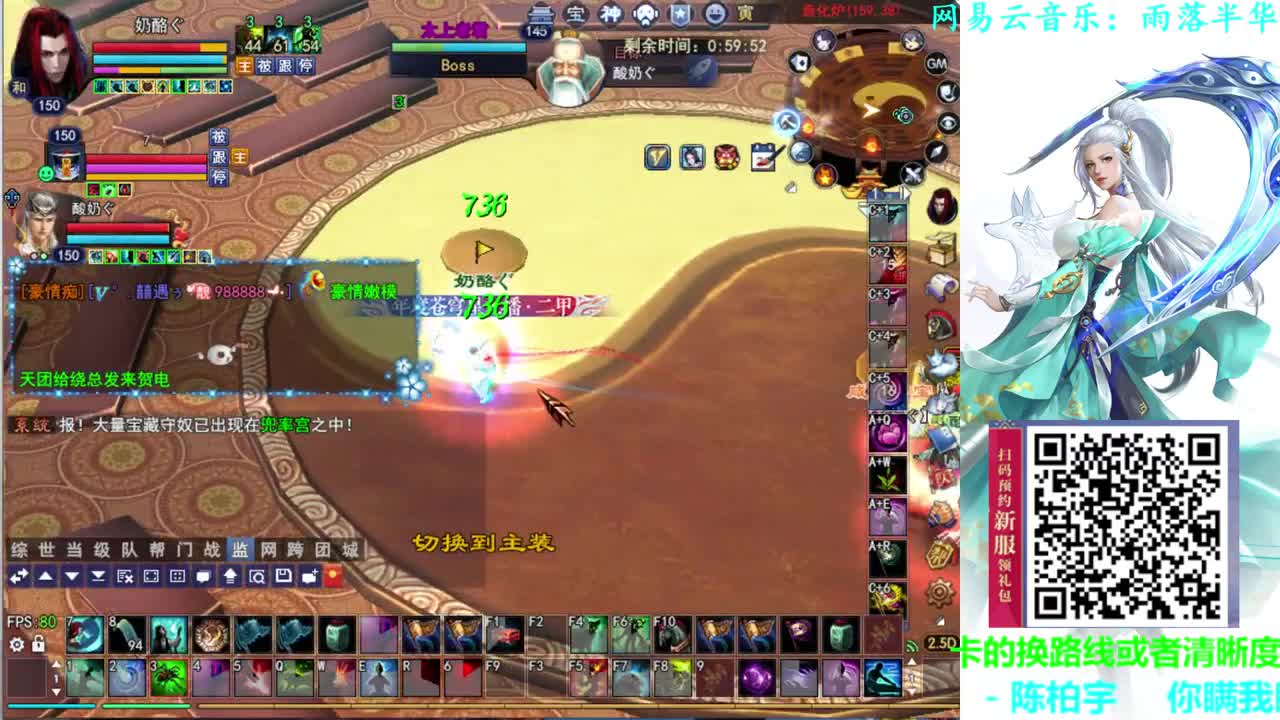Toggle the eye icon near the minimap

click(949, 122)
